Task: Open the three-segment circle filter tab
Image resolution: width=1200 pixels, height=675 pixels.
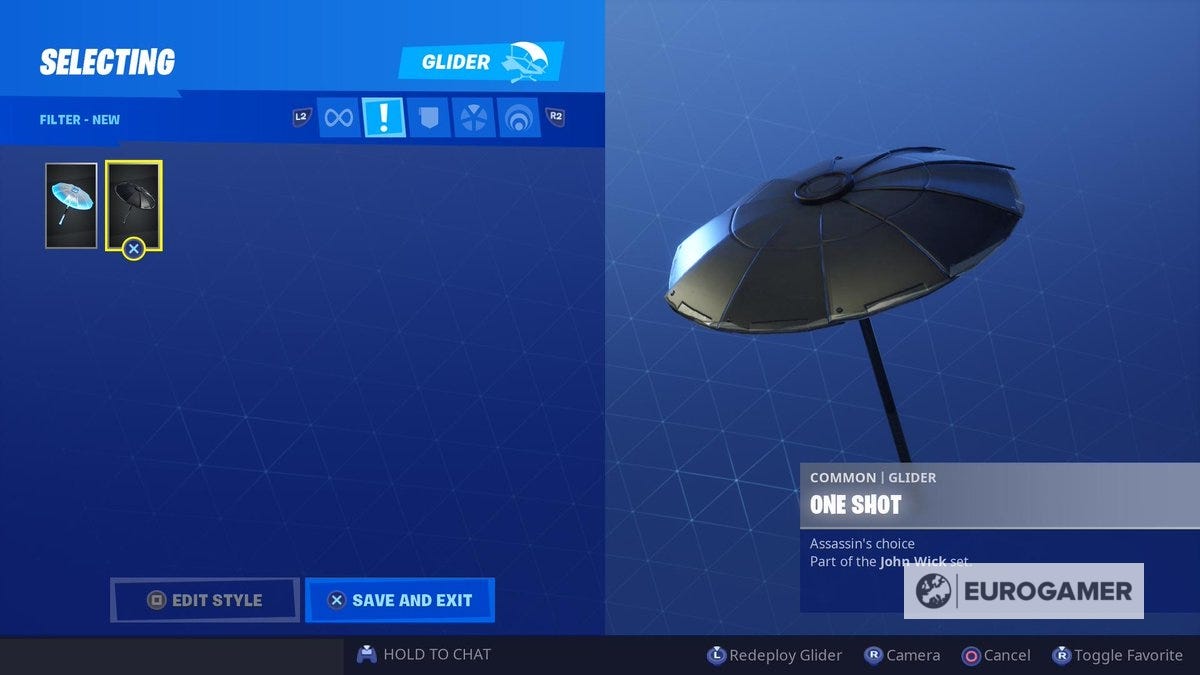Action: (472, 118)
